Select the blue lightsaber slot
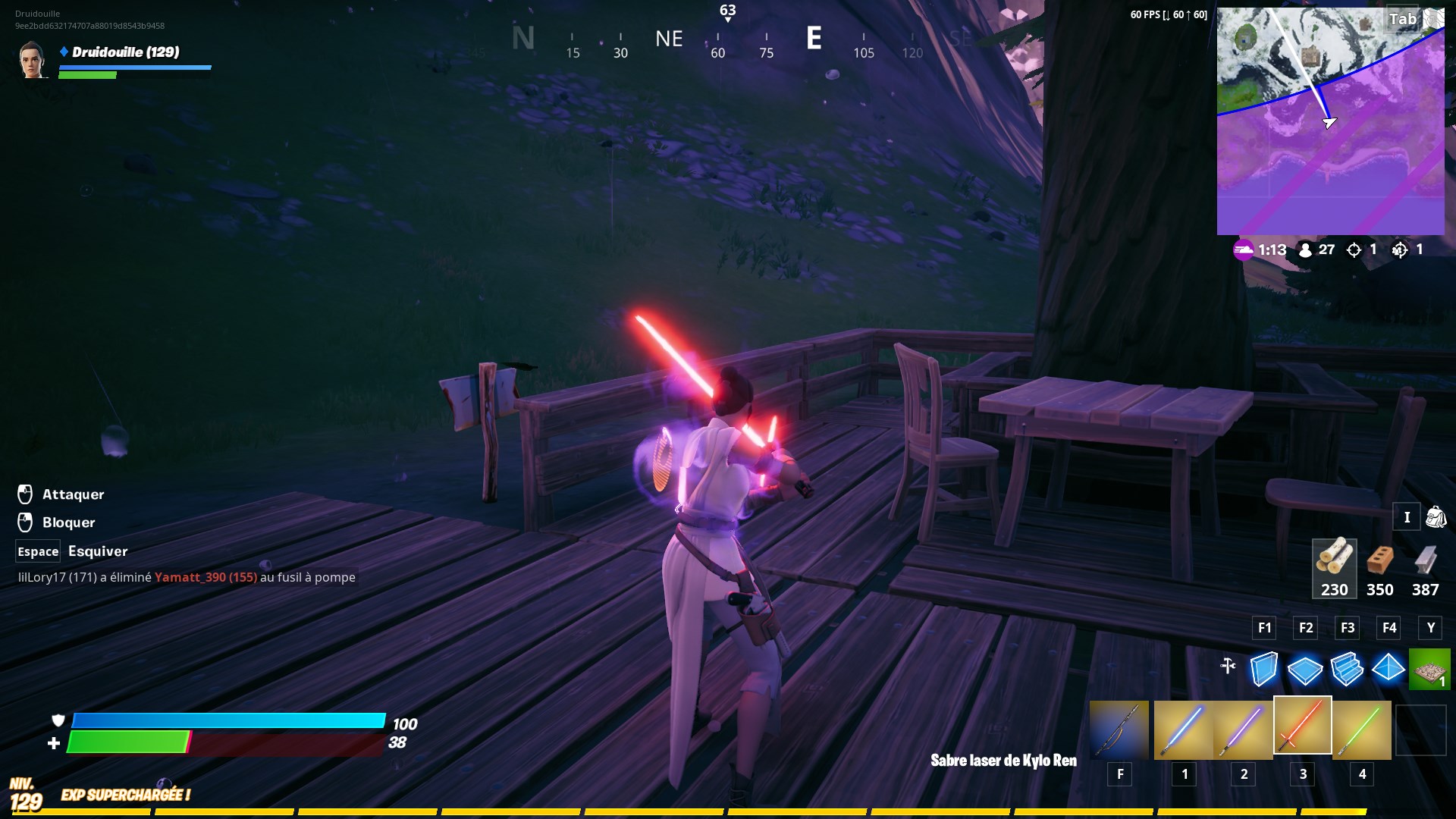1456x819 pixels. pos(1183,730)
